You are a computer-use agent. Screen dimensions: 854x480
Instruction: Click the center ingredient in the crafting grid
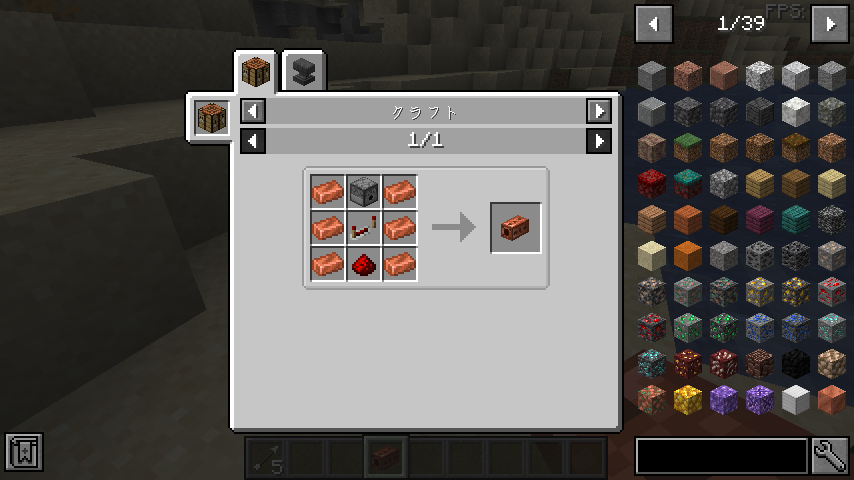(x=364, y=228)
